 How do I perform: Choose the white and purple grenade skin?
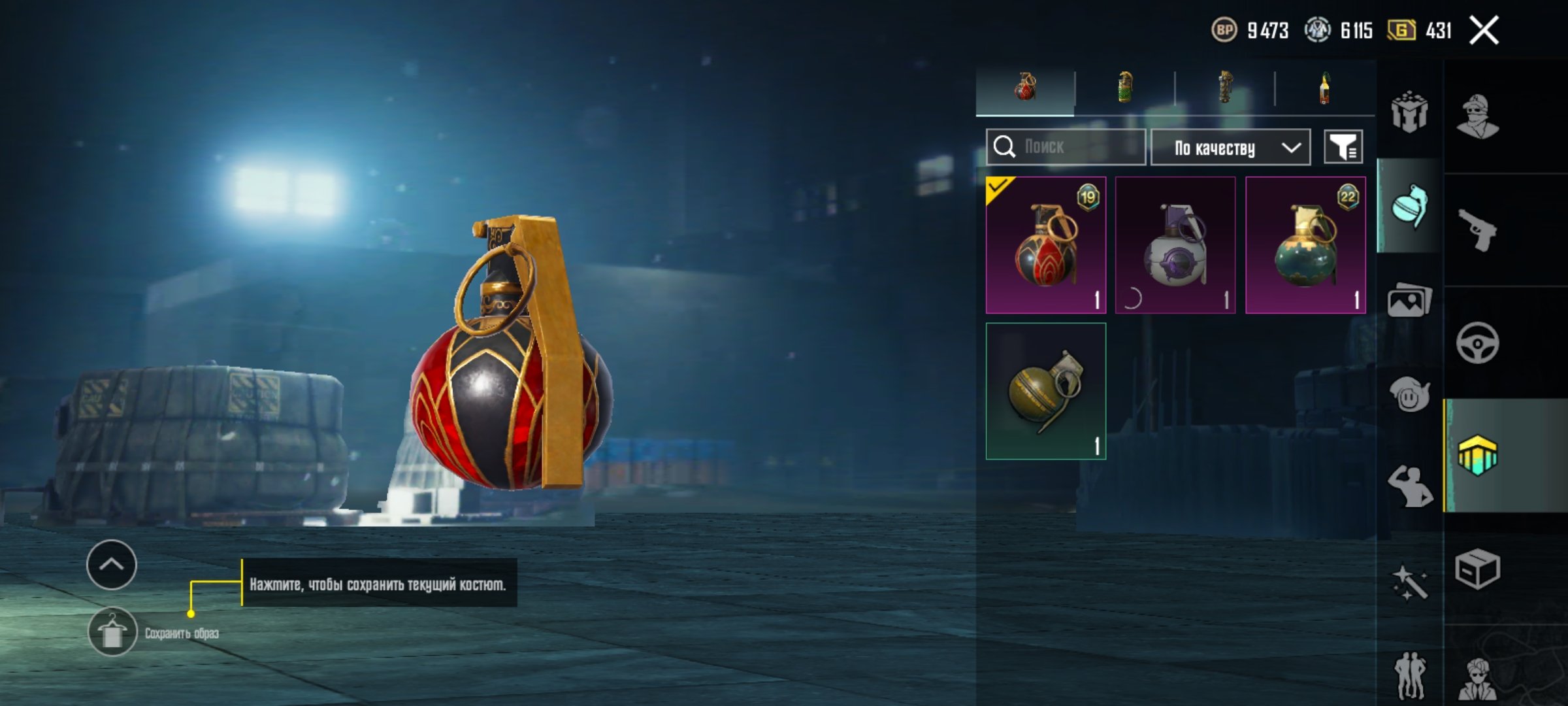(1175, 245)
